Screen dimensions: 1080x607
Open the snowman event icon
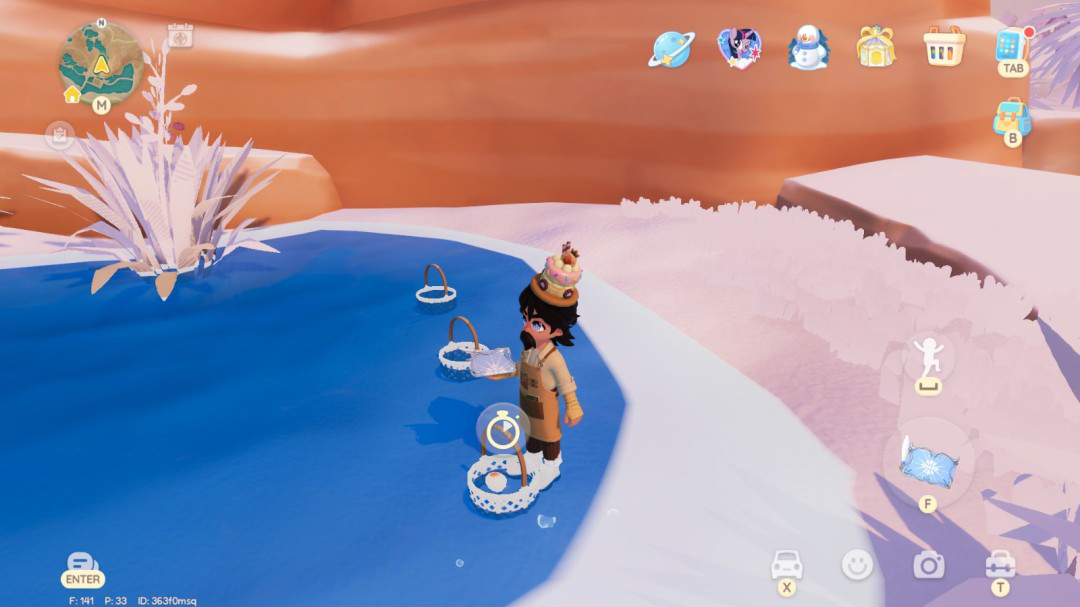point(807,47)
